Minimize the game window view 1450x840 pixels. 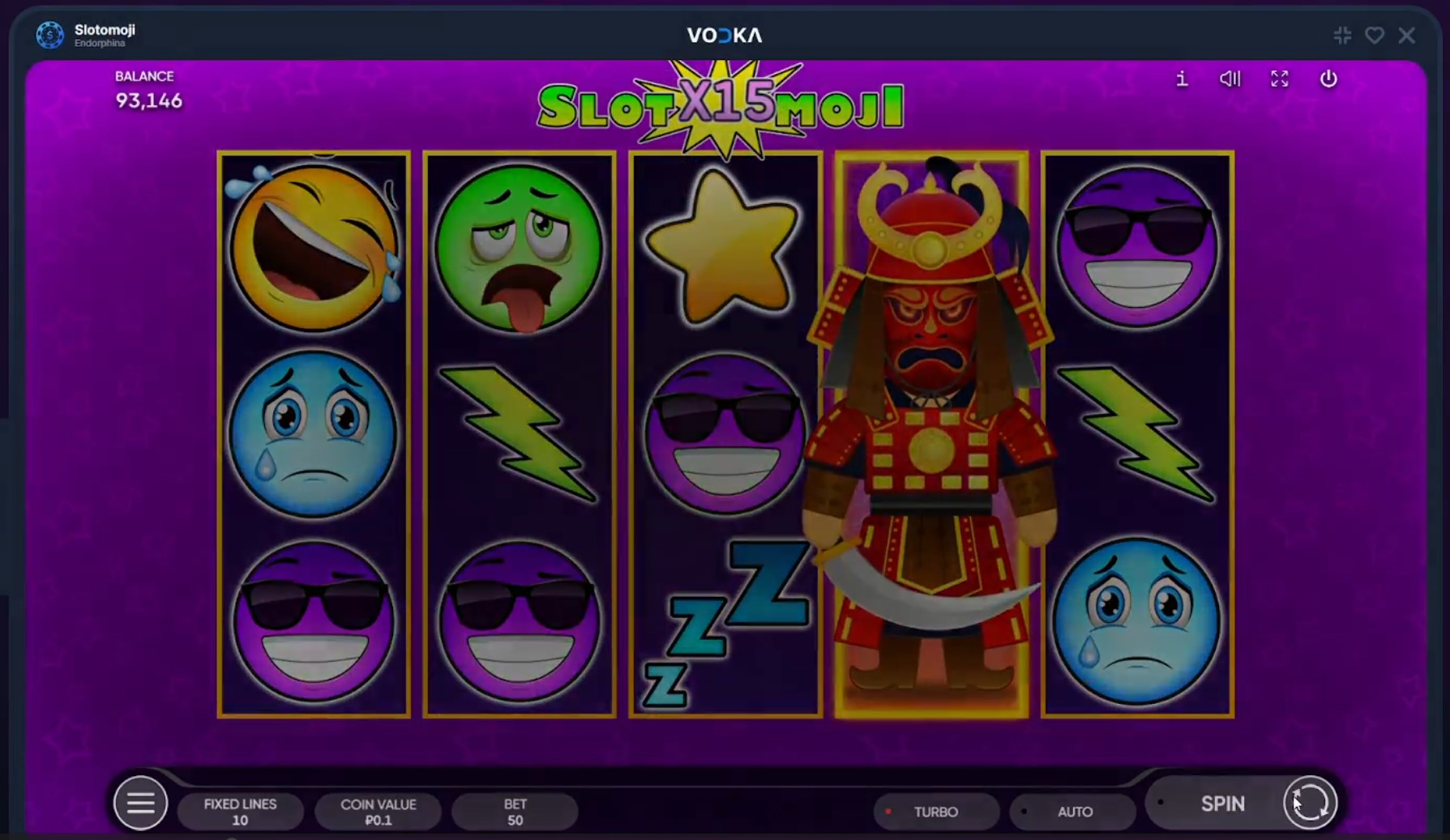tap(1342, 36)
